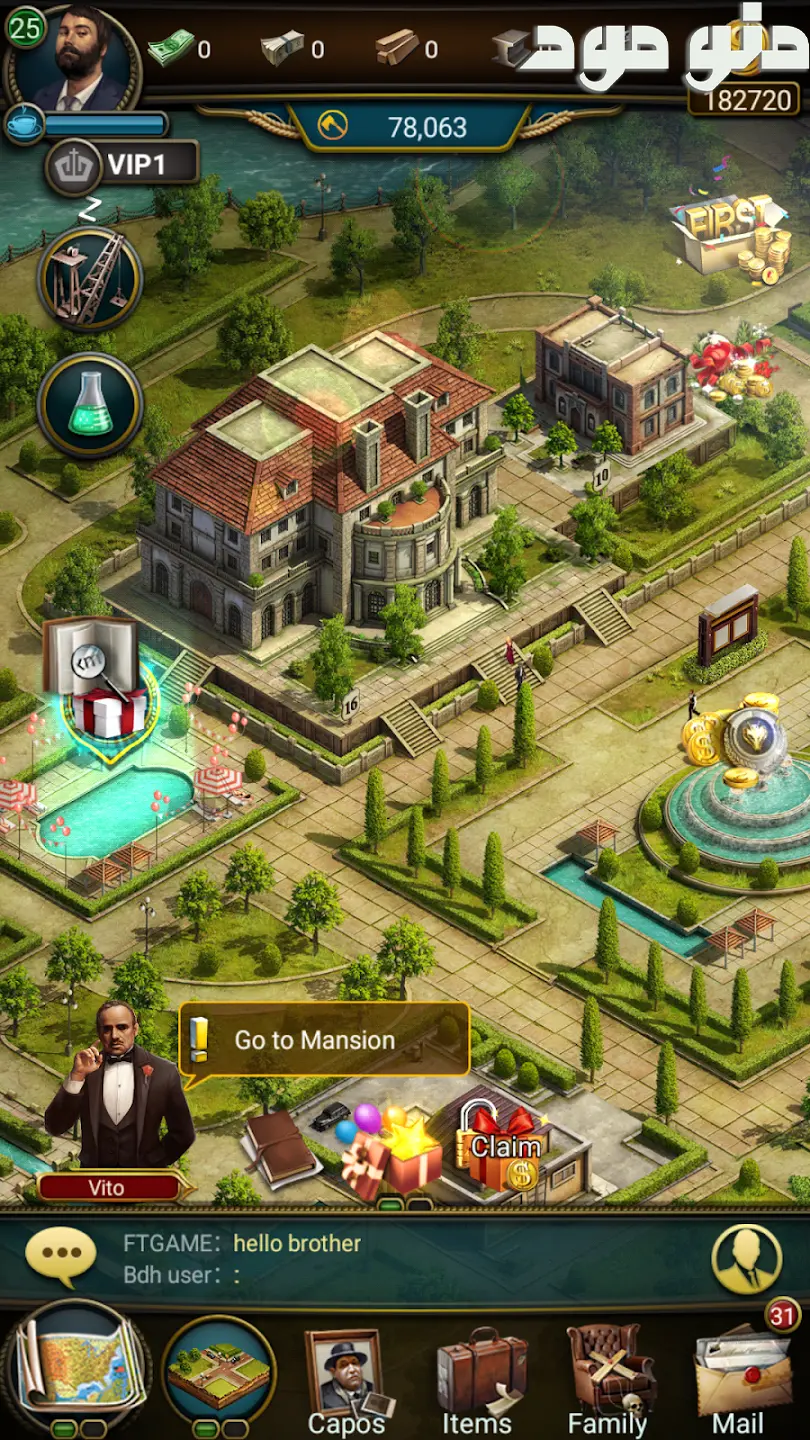Open the gold silhouette contacts button
The height and width of the screenshot is (1440, 810).
click(x=746, y=1259)
